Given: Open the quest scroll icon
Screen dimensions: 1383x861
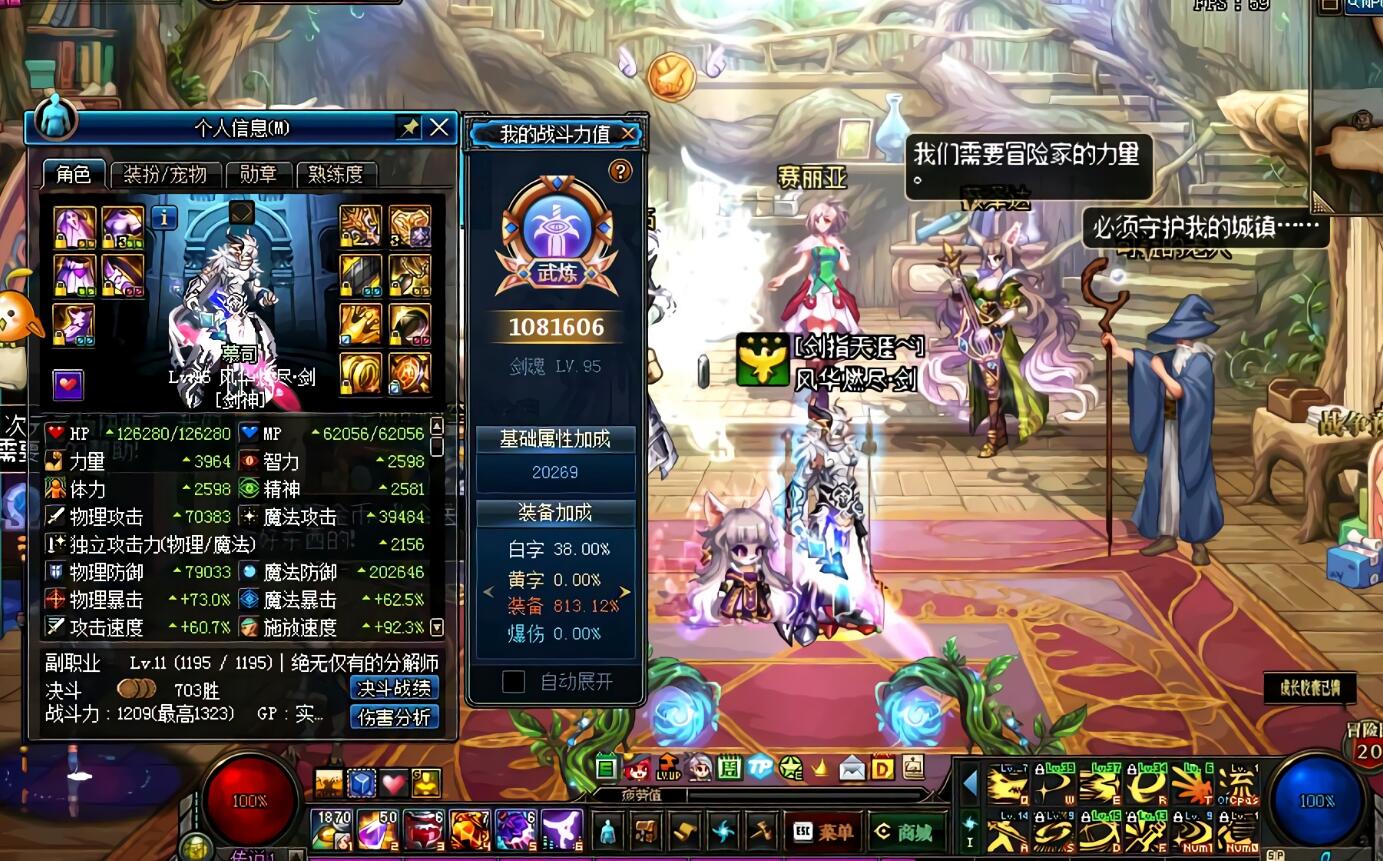Looking at the screenshot, I should point(682,832).
